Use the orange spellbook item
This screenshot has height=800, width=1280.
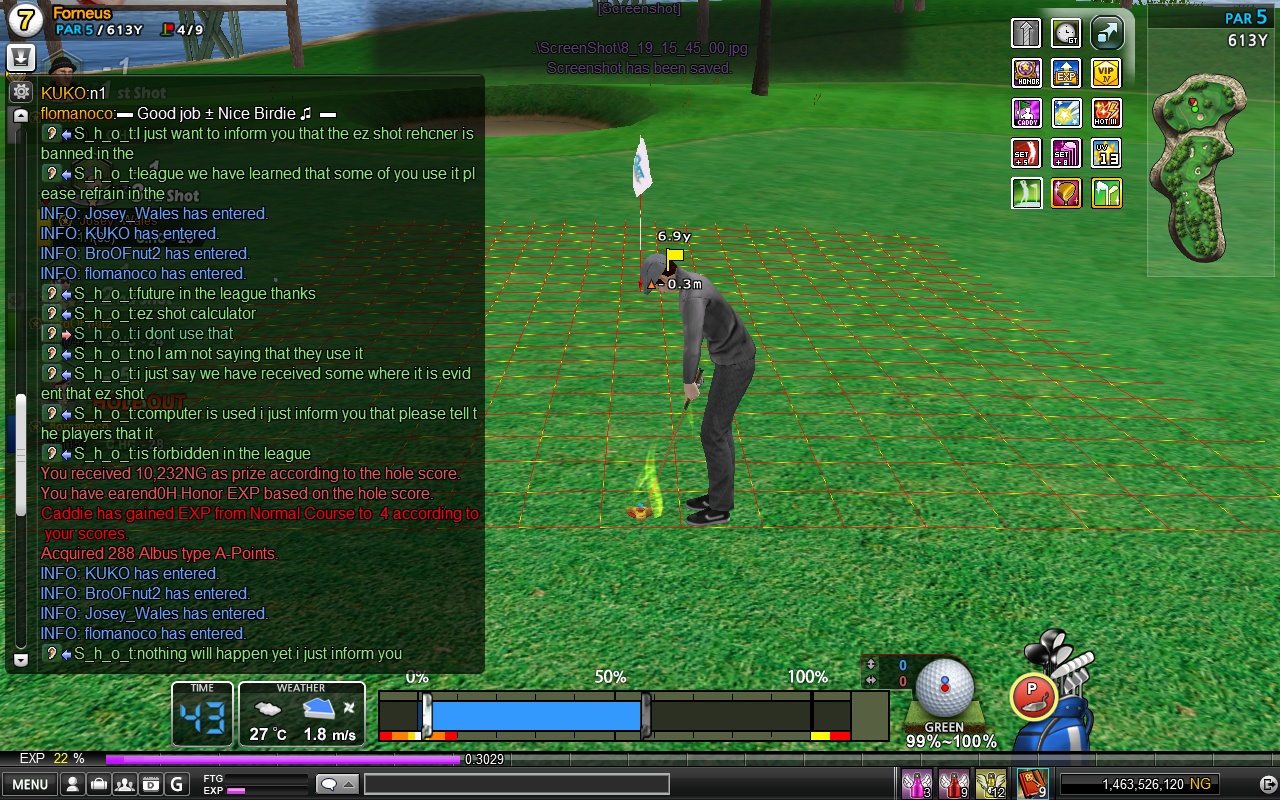coord(1031,784)
